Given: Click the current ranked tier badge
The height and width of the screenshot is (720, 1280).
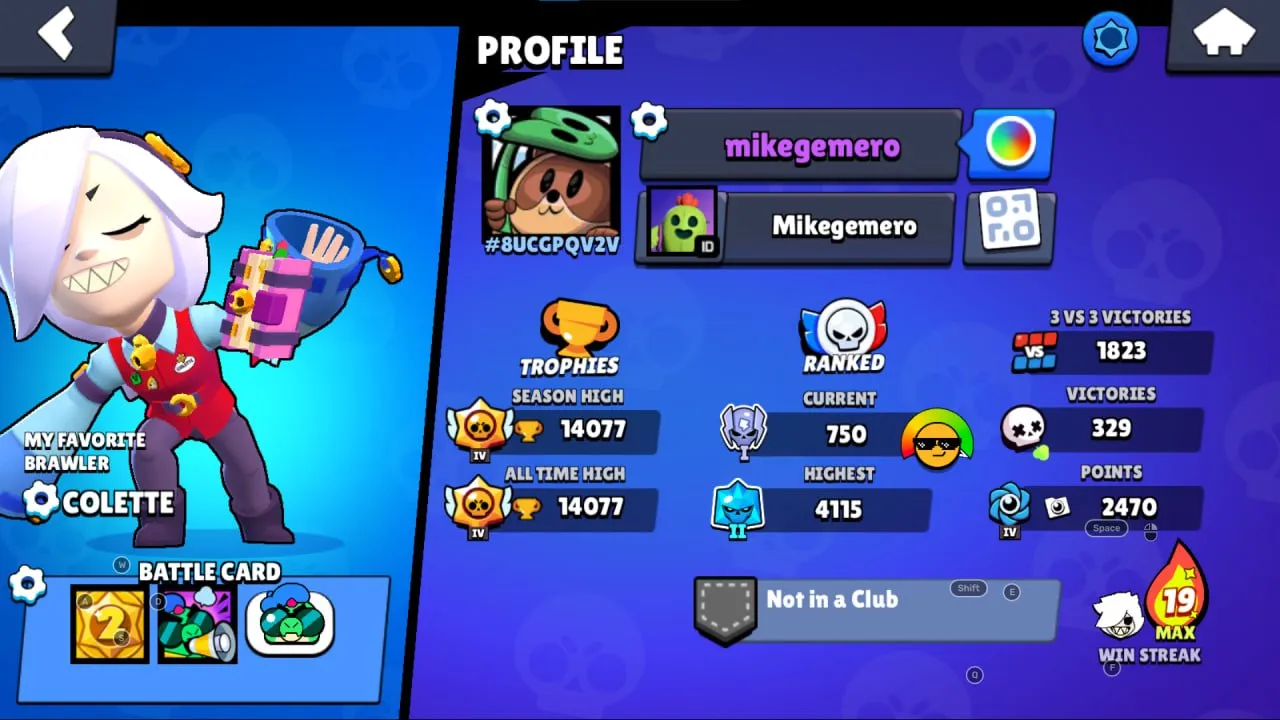Looking at the screenshot, I should point(745,432).
